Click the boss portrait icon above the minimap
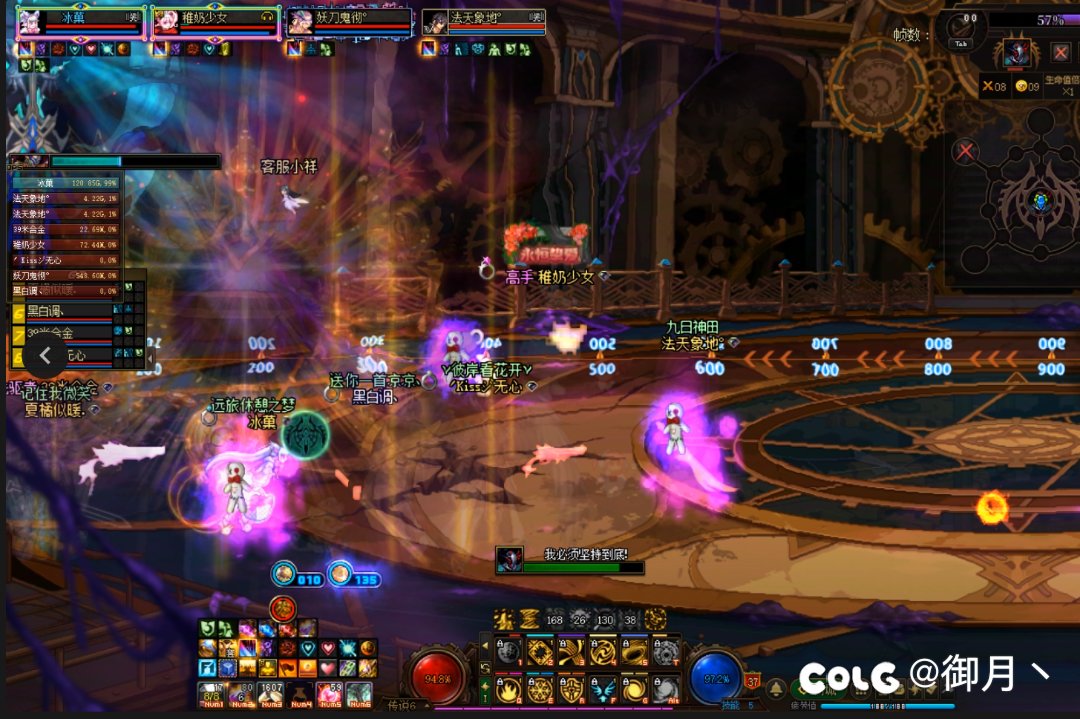This screenshot has width=1080, height=719. click(1017, 53)
